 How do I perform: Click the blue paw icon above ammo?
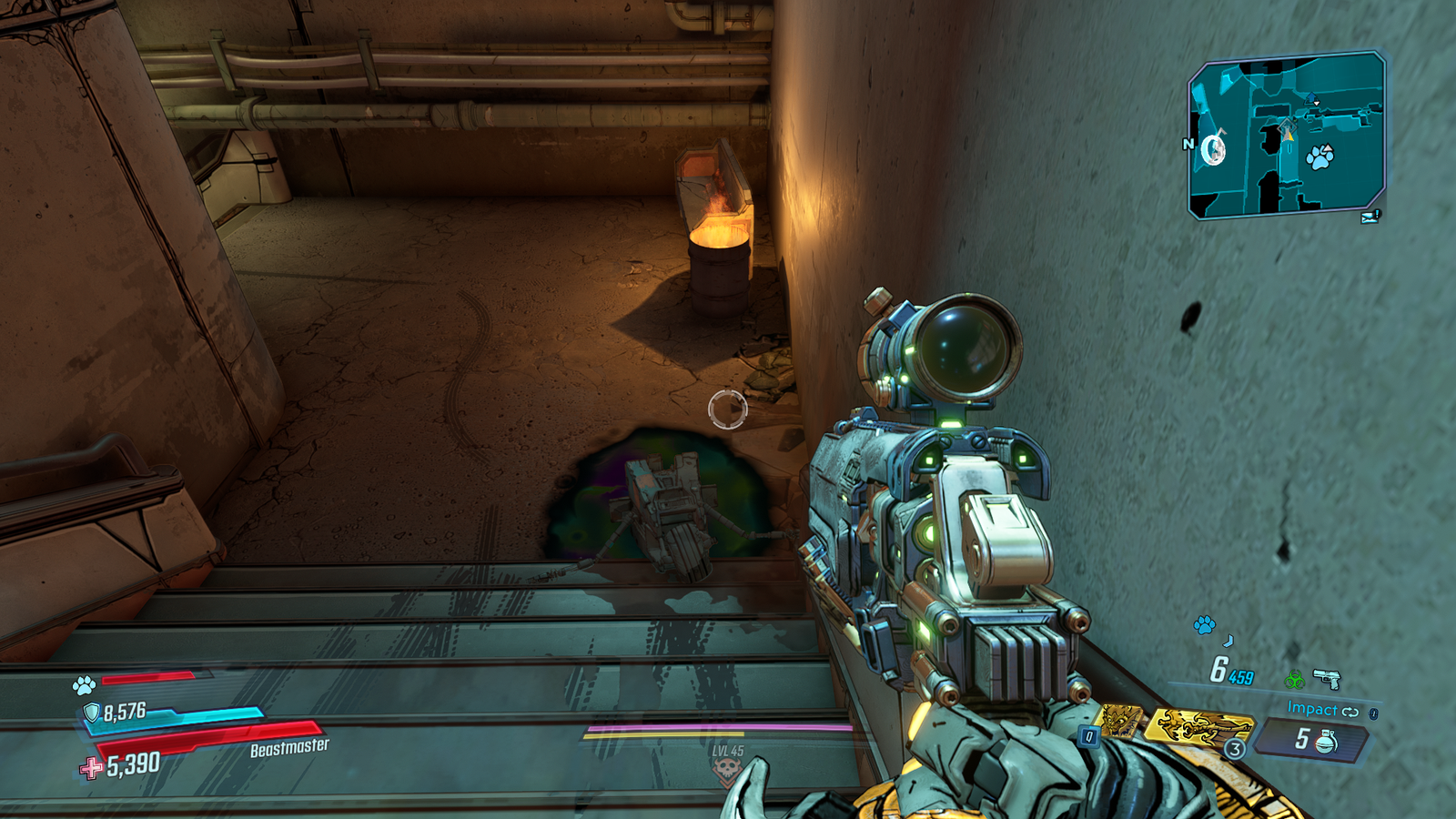[x=1204, y=624]
